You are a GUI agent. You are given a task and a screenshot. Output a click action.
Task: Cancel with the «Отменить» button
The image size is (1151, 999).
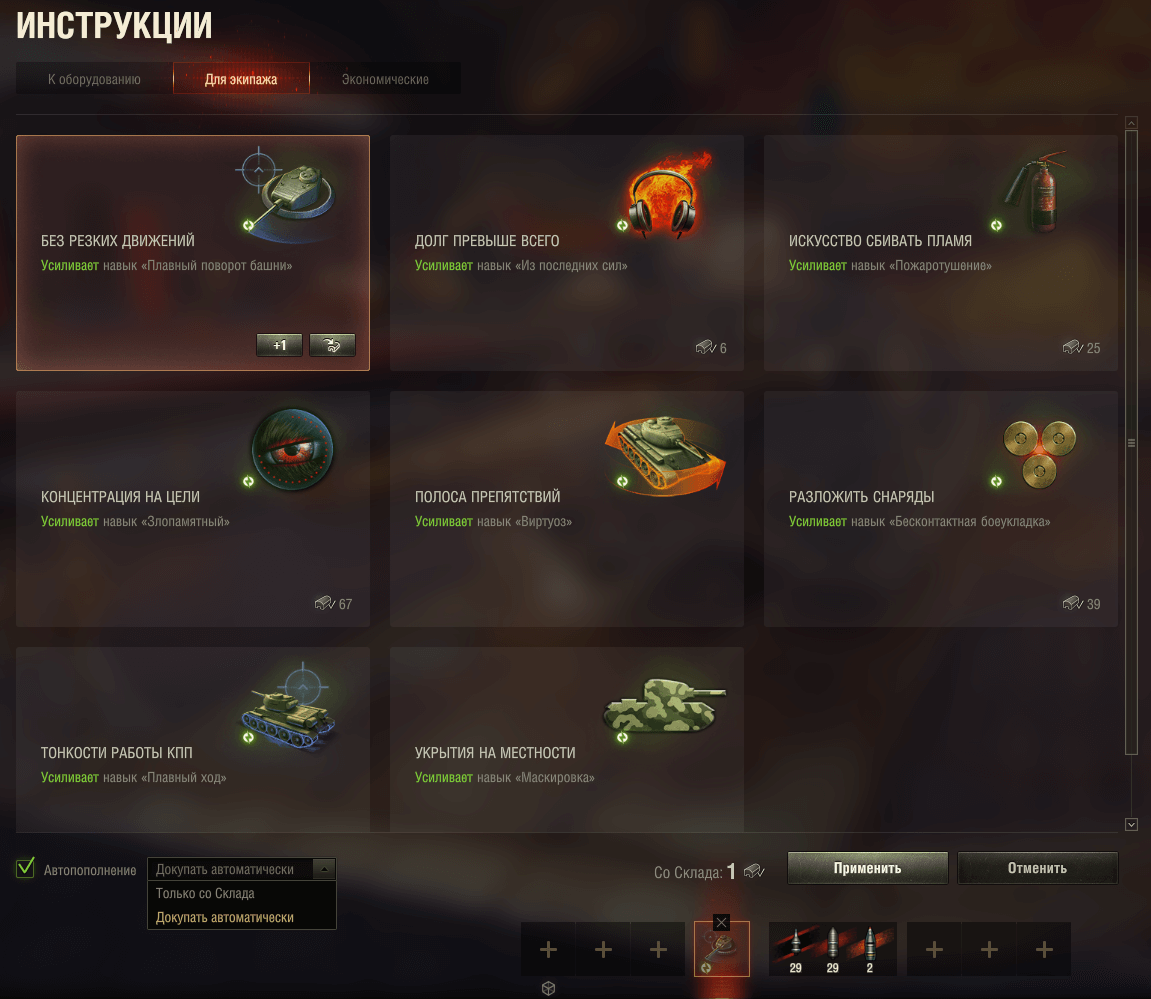1037,868
